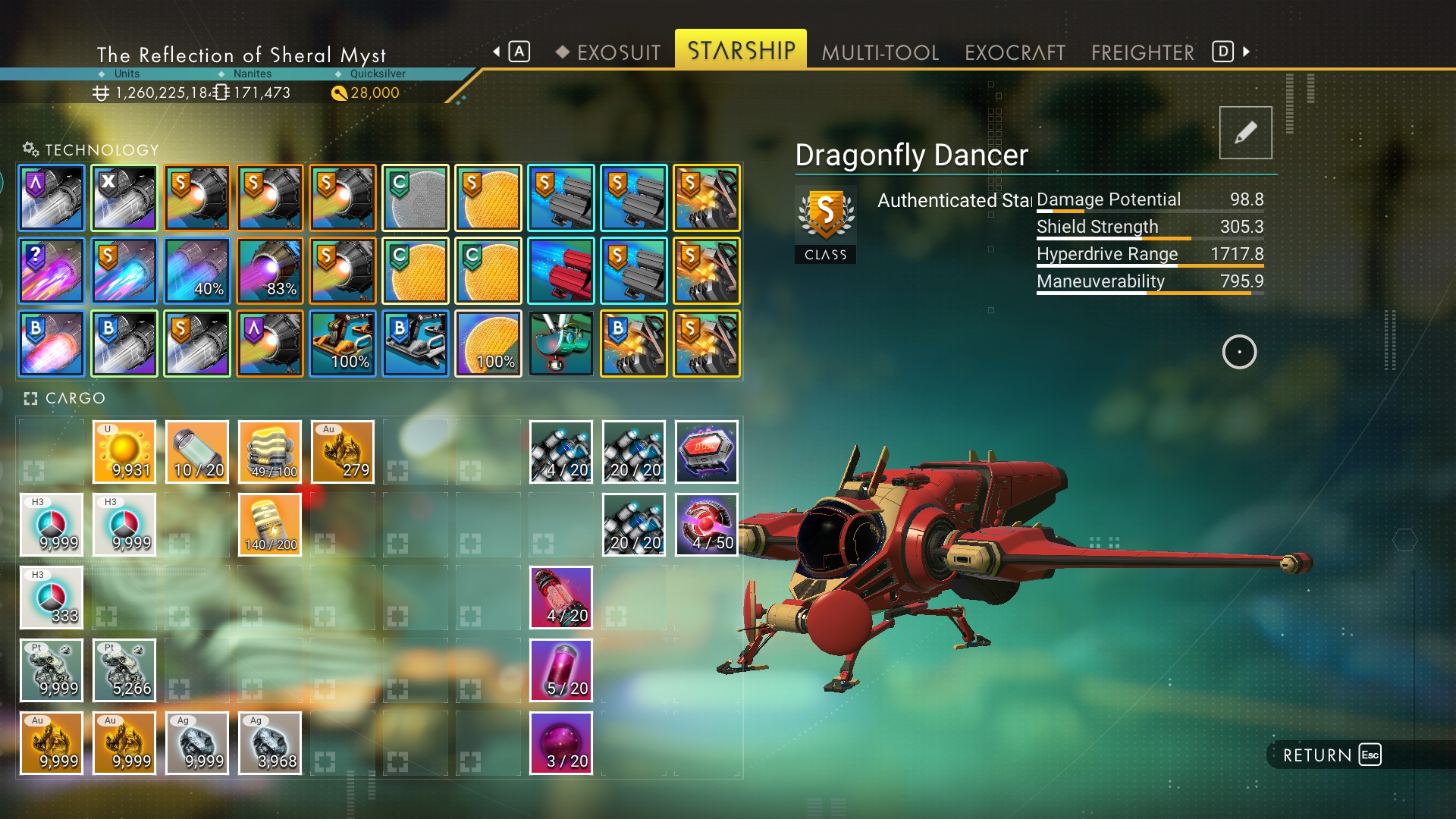Go to the Freighter tab
Viewport: 1456px width, 819px height.
pos(1142,52)
